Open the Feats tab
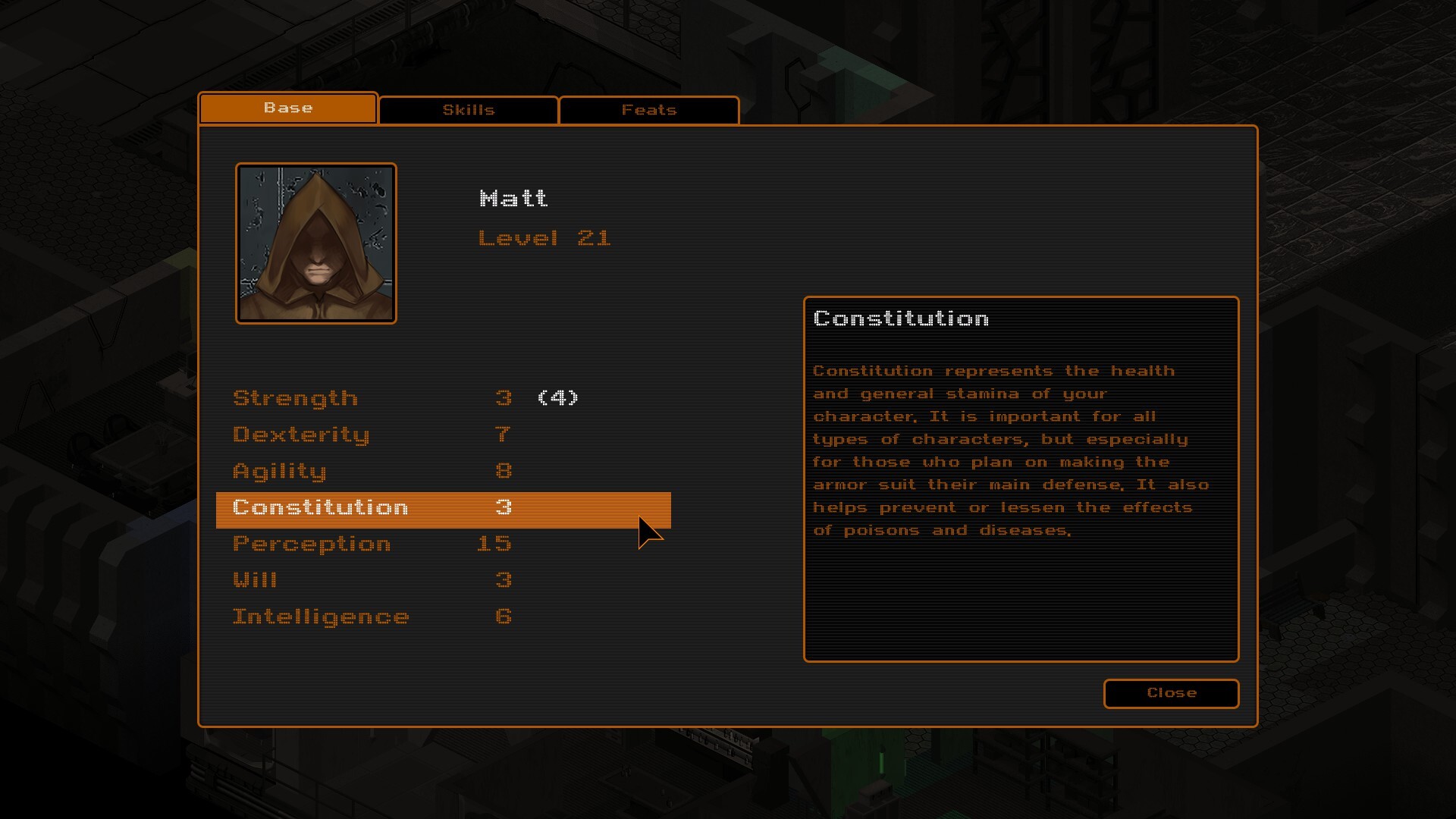1456x819 pixels. point(648,109)
